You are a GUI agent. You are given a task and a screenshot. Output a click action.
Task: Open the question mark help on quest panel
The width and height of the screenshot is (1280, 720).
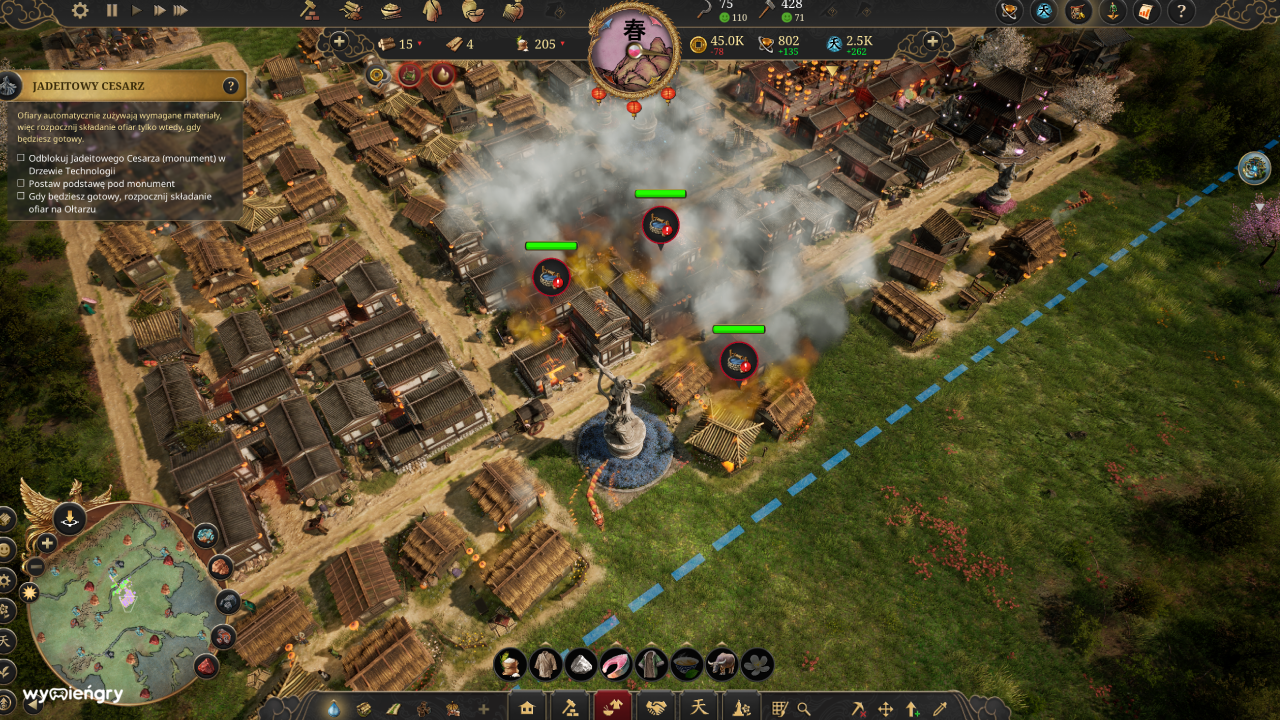point(231,86)
